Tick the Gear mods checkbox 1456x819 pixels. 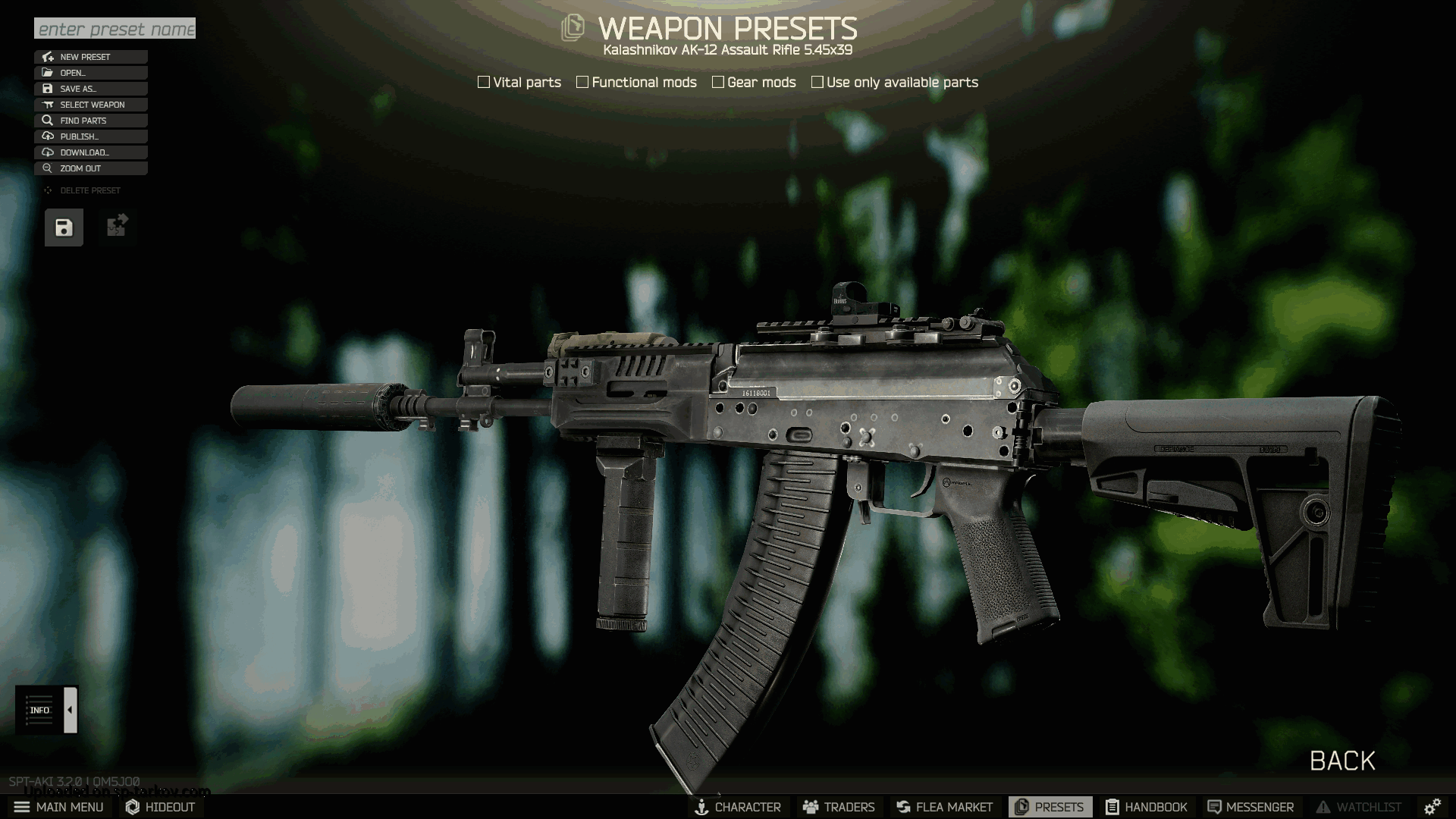pyautogui.click(x=718, y=82)
